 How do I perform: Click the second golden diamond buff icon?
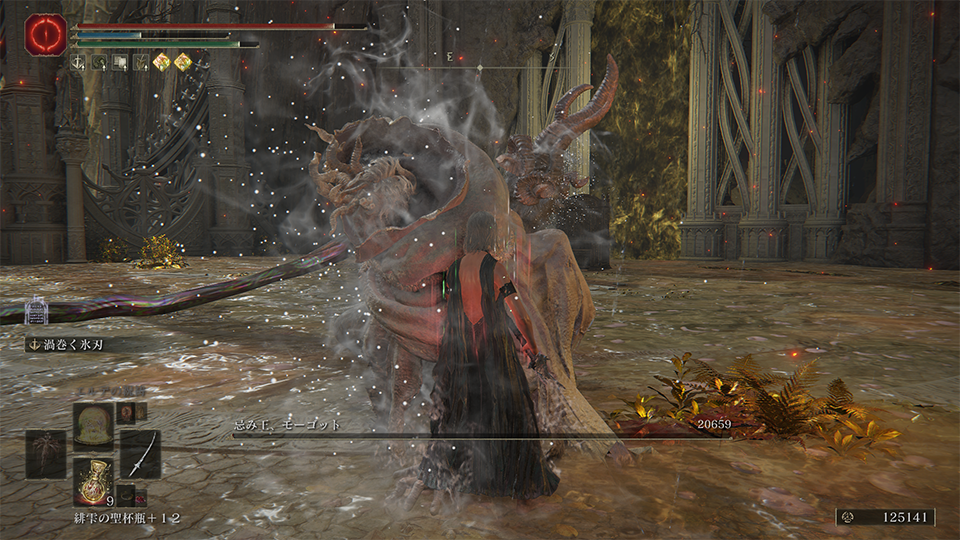183,62
